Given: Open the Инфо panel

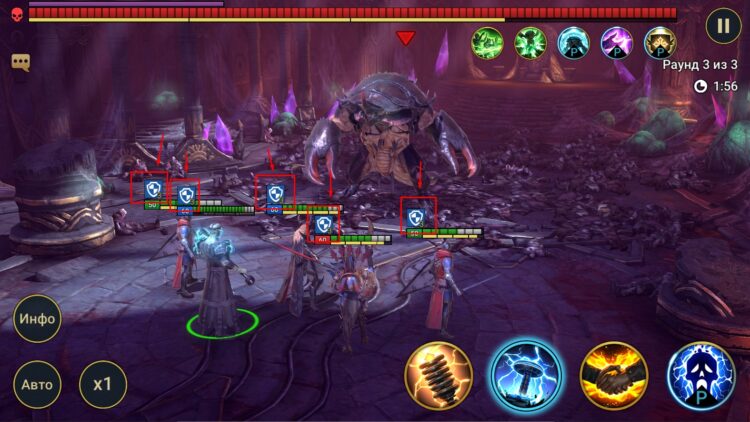Looking at the screenshot, I should [x=37, y=320].
